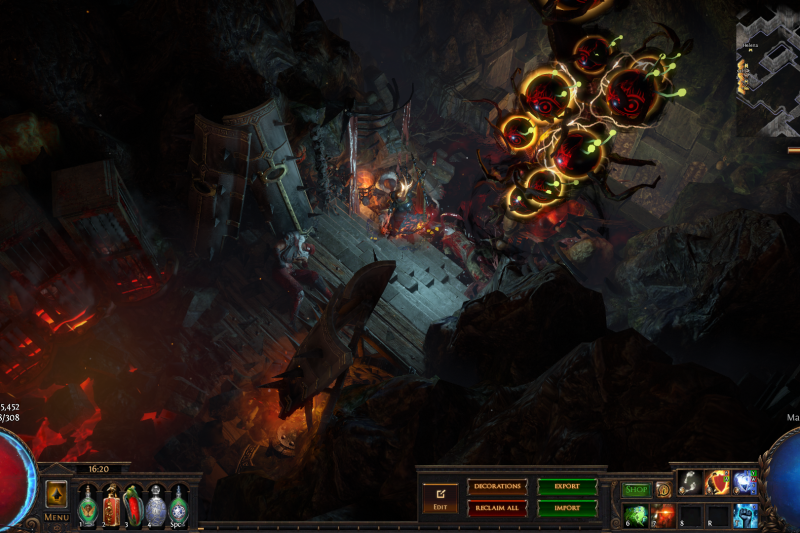Open the Shop

pos(636,490)
